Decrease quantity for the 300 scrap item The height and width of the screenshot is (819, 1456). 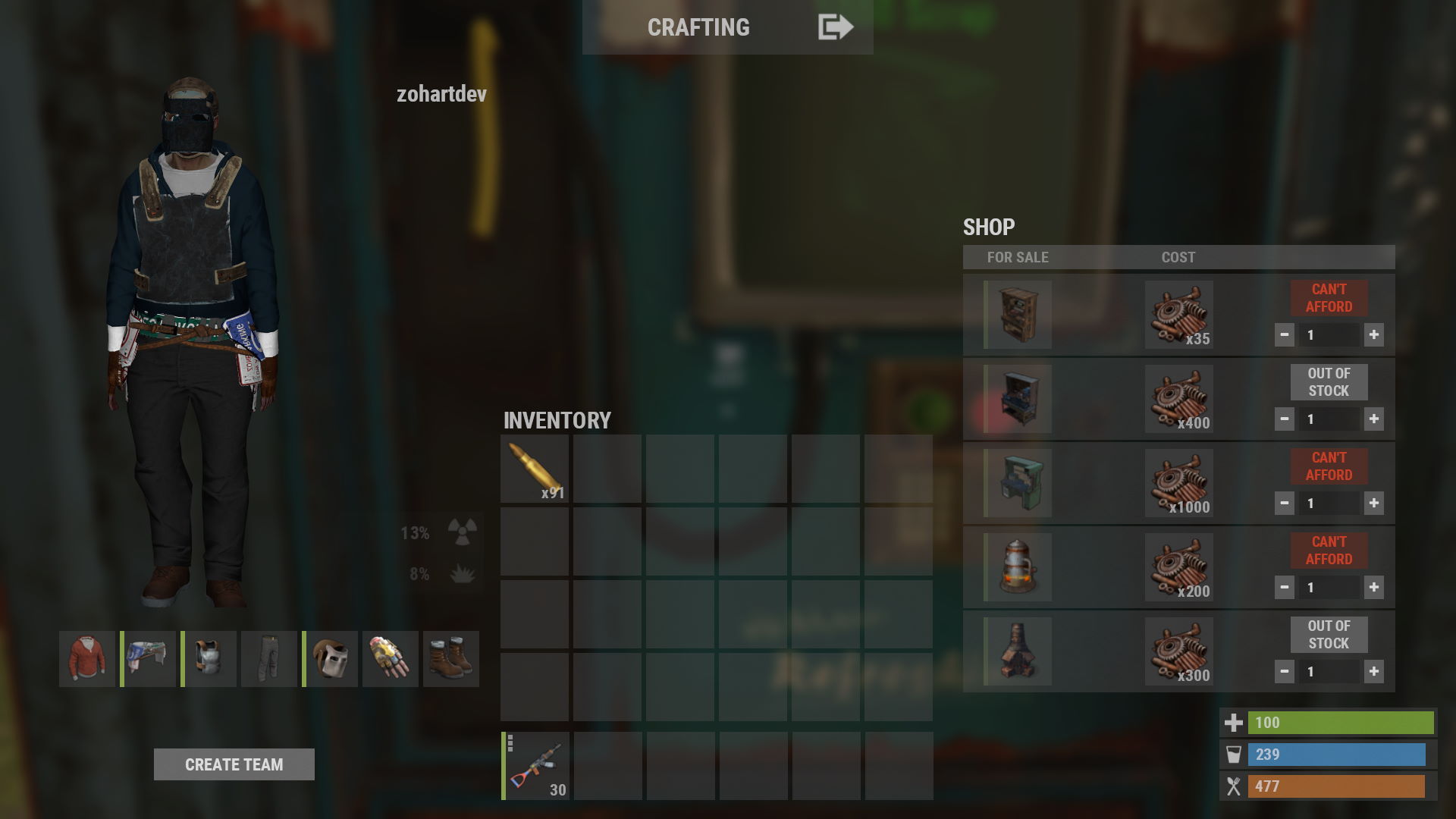coord(1284,671)
